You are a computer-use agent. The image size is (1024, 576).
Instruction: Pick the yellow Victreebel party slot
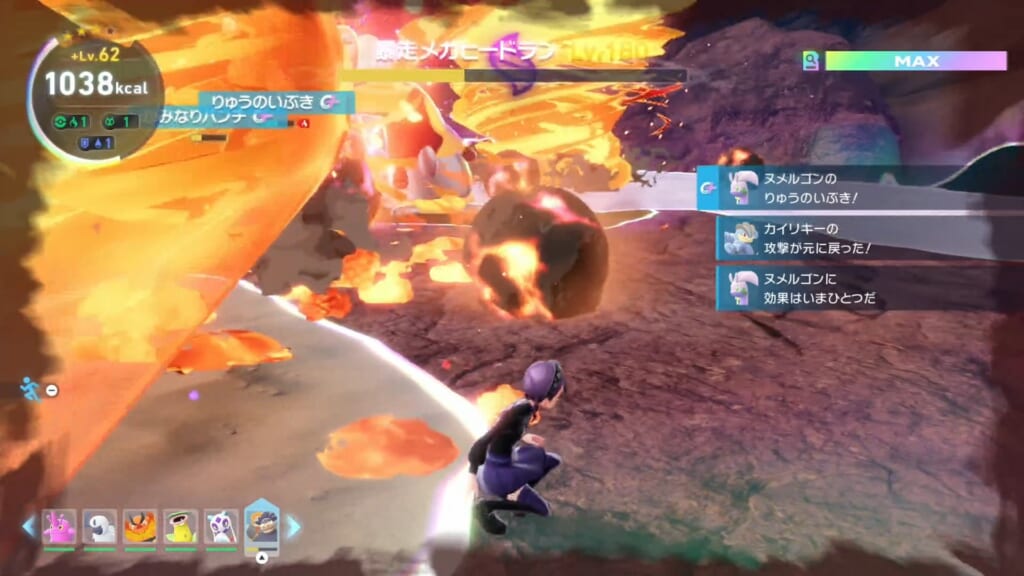pyautogui.click(x=181, y=526)
